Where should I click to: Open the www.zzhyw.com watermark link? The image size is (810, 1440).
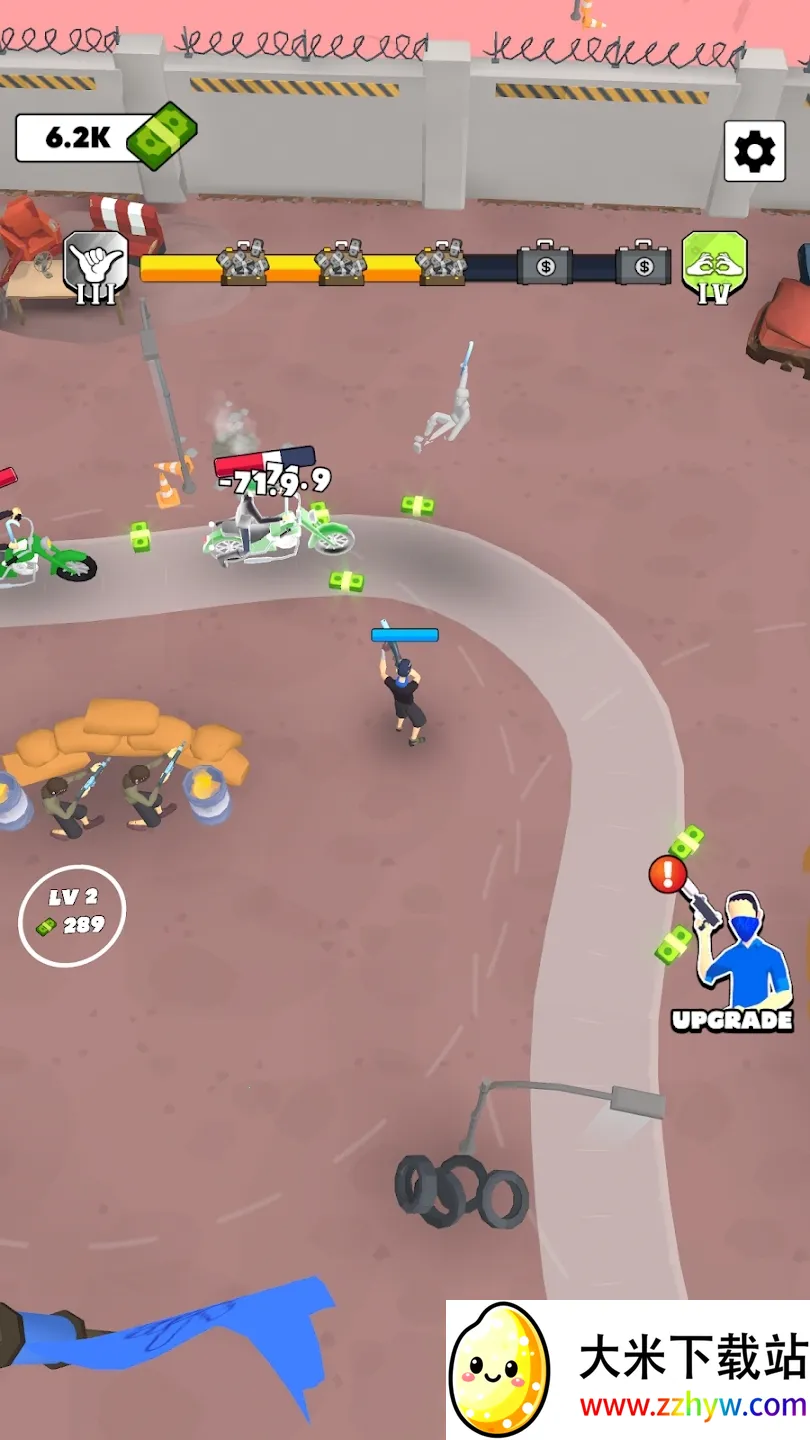(693, 1406)
